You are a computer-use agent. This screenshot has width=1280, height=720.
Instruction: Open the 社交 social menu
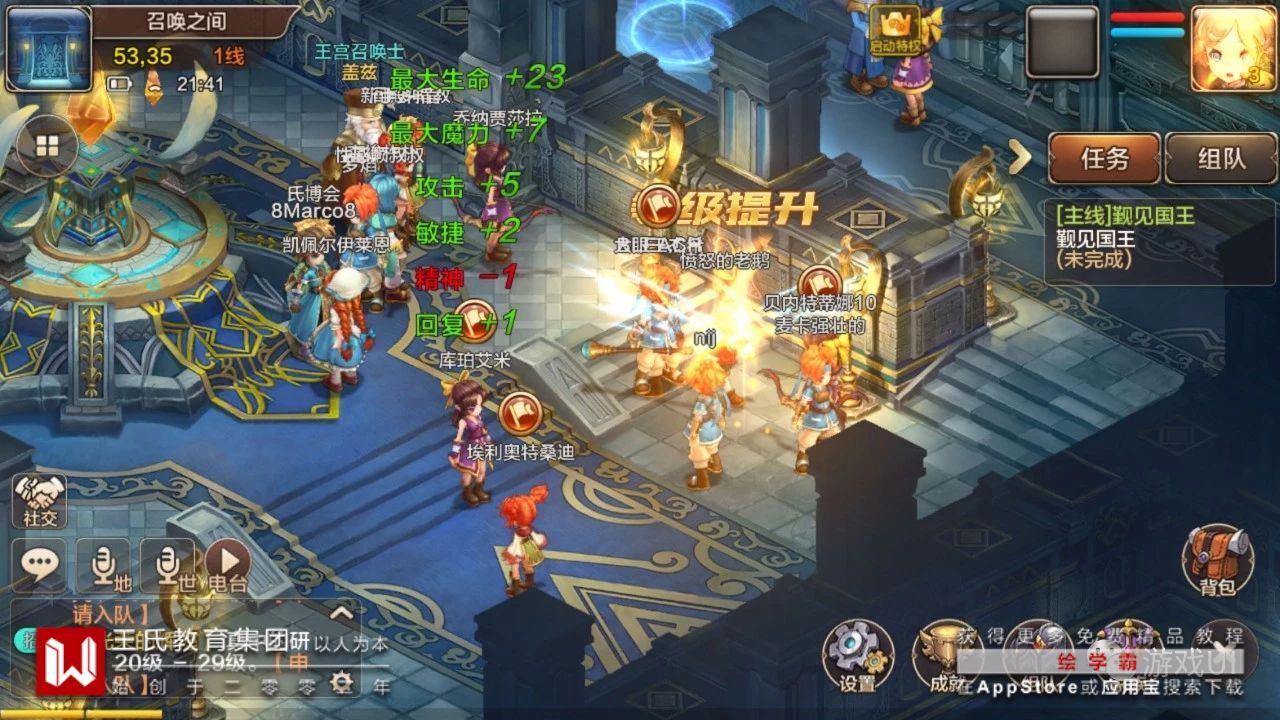pos(39,498)
